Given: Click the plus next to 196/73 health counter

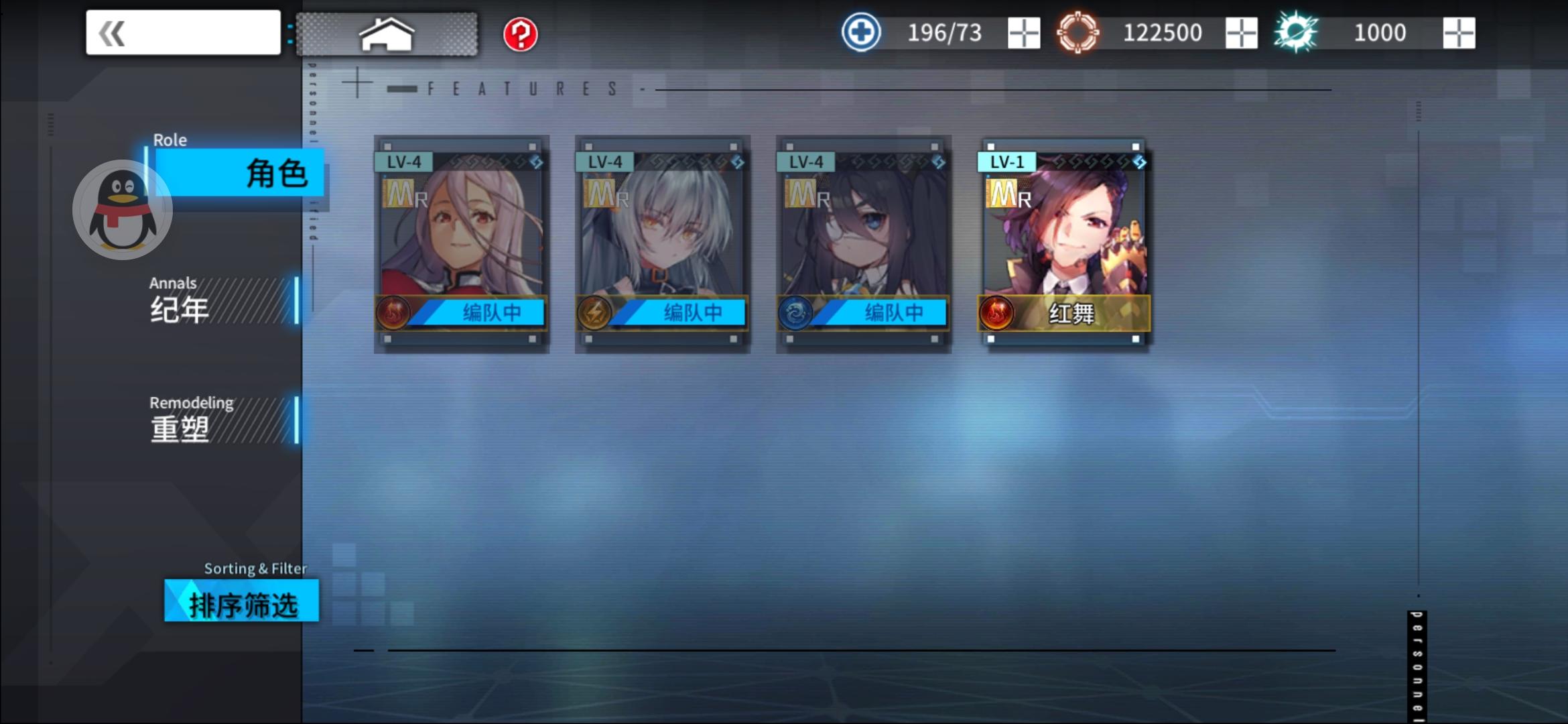Looking at the screenshot, I should pyautogui.click(x=1025, y=32).
